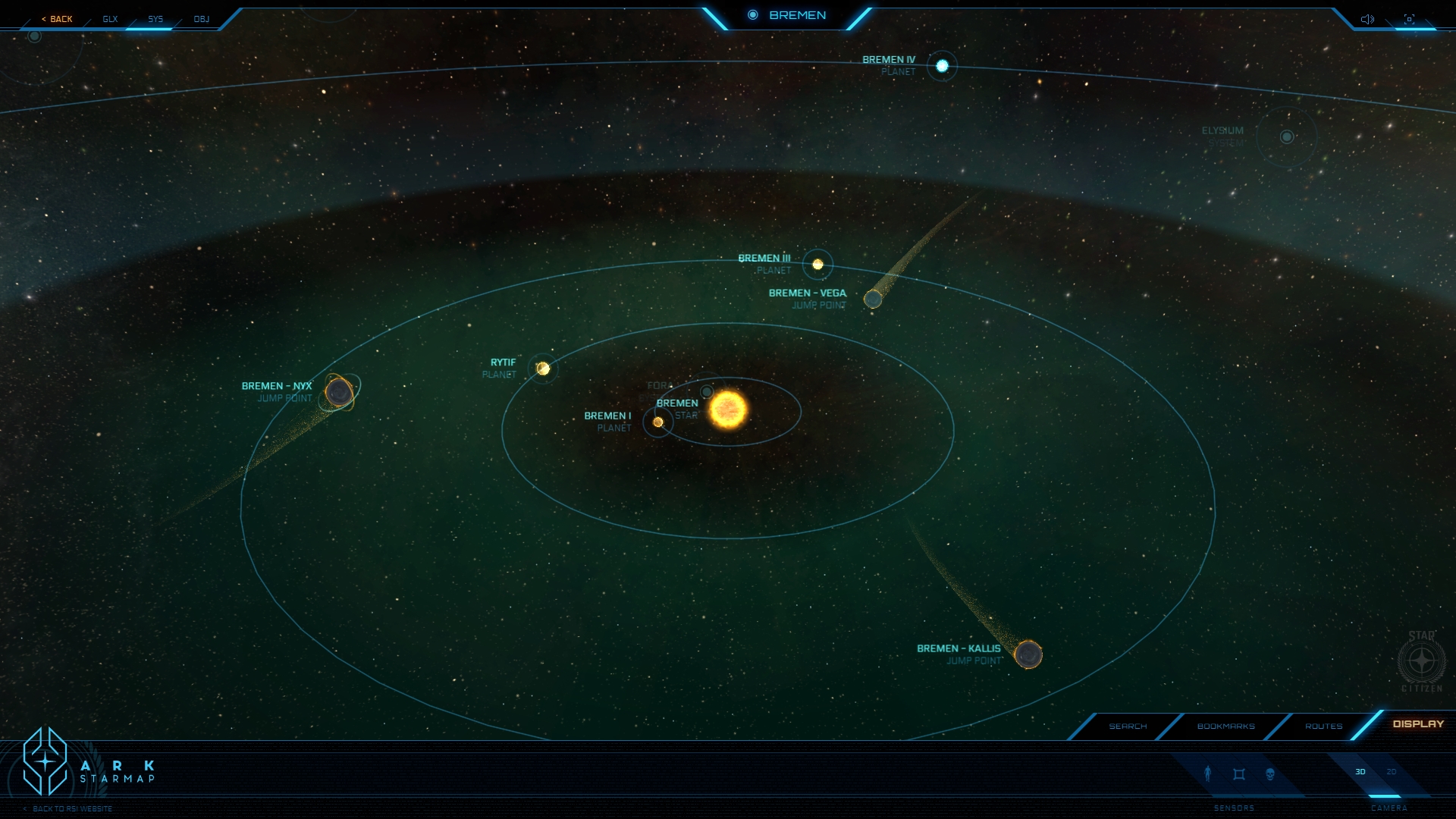Toggle the square frame sensor icon
Image resolution: width=1456 pixels, height=819 pixels.
[x=1239, y=774]
